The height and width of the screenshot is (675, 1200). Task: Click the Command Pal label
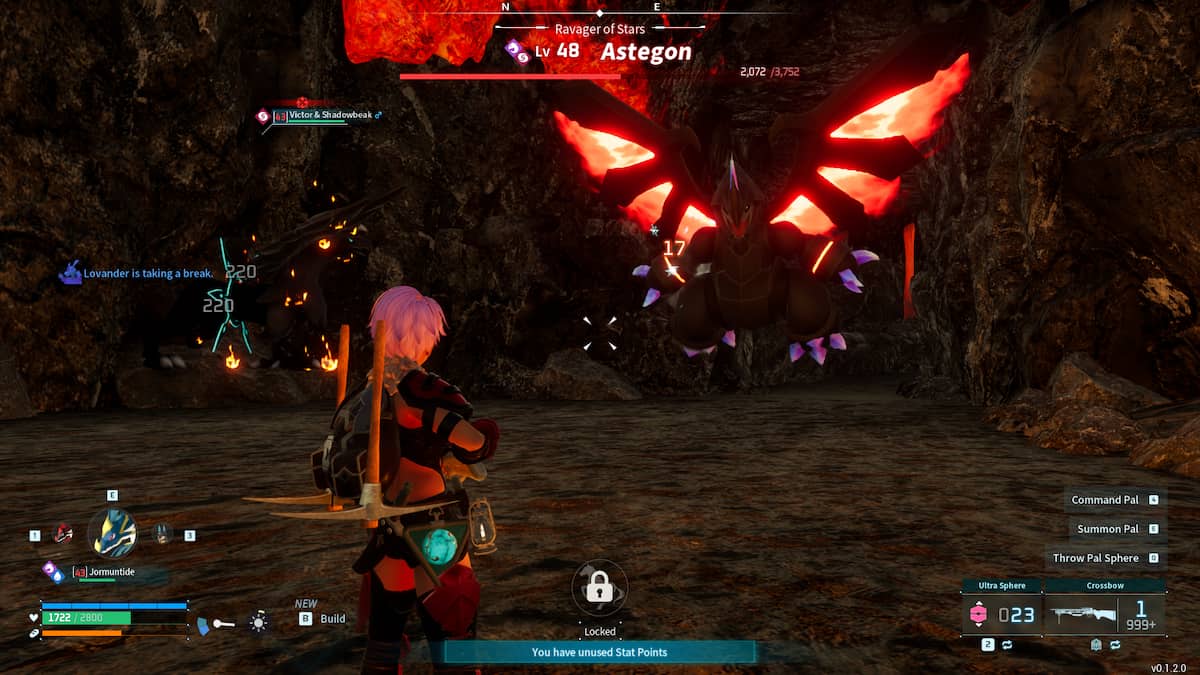[x=1104, y=500]
